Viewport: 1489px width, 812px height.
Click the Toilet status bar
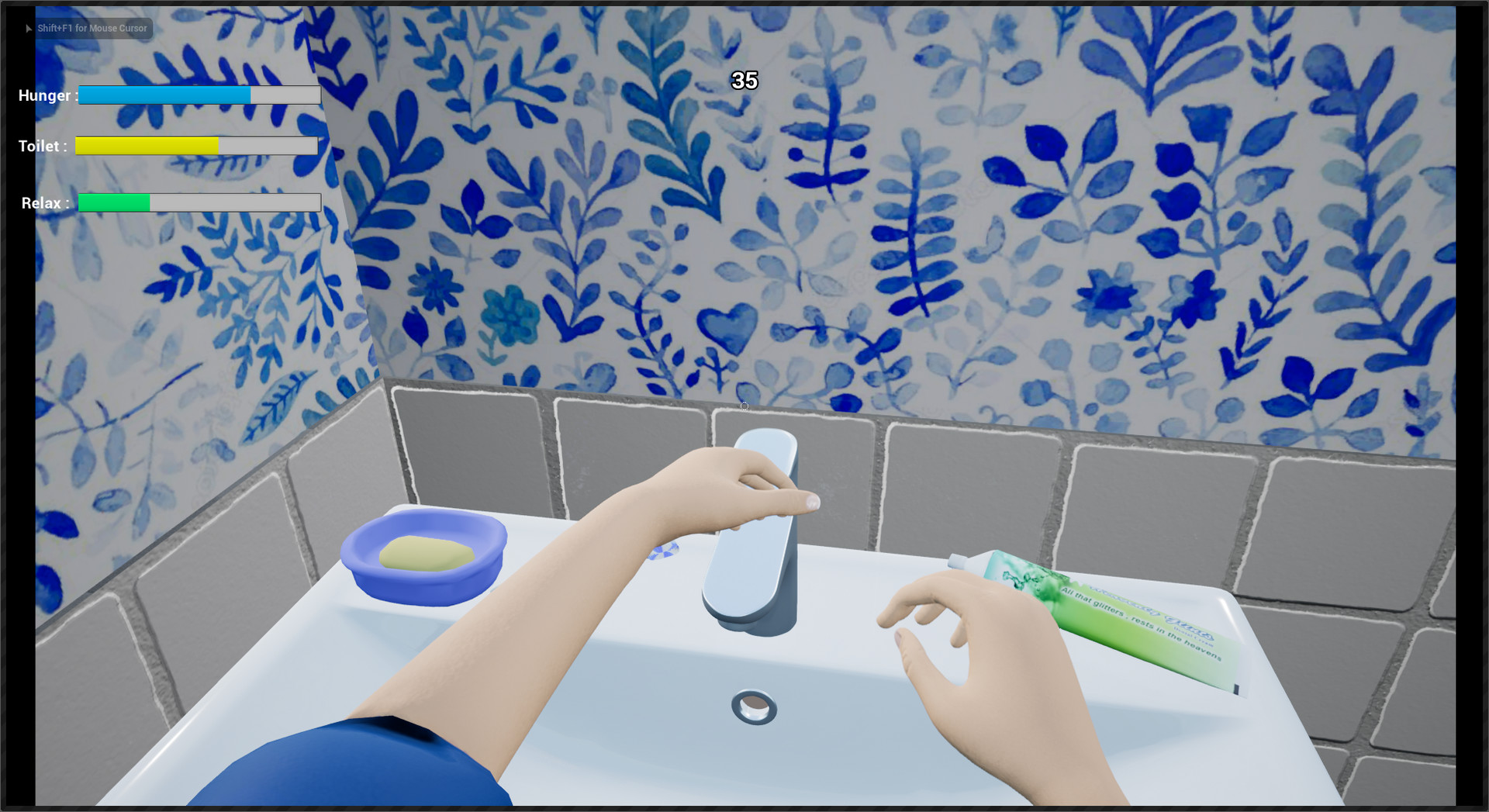[195, 145]
